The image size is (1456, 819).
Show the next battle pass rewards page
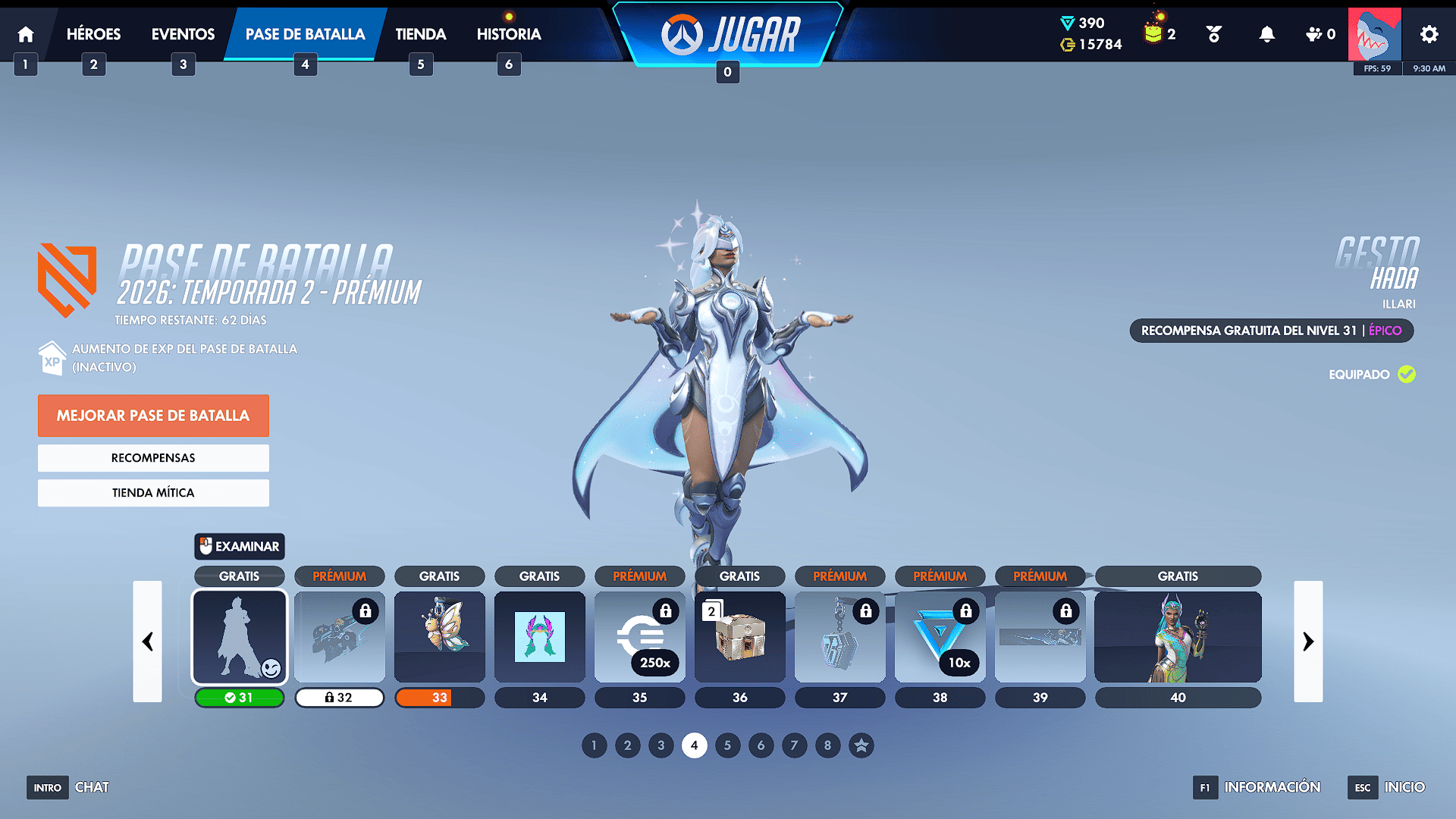[1308, 642]
